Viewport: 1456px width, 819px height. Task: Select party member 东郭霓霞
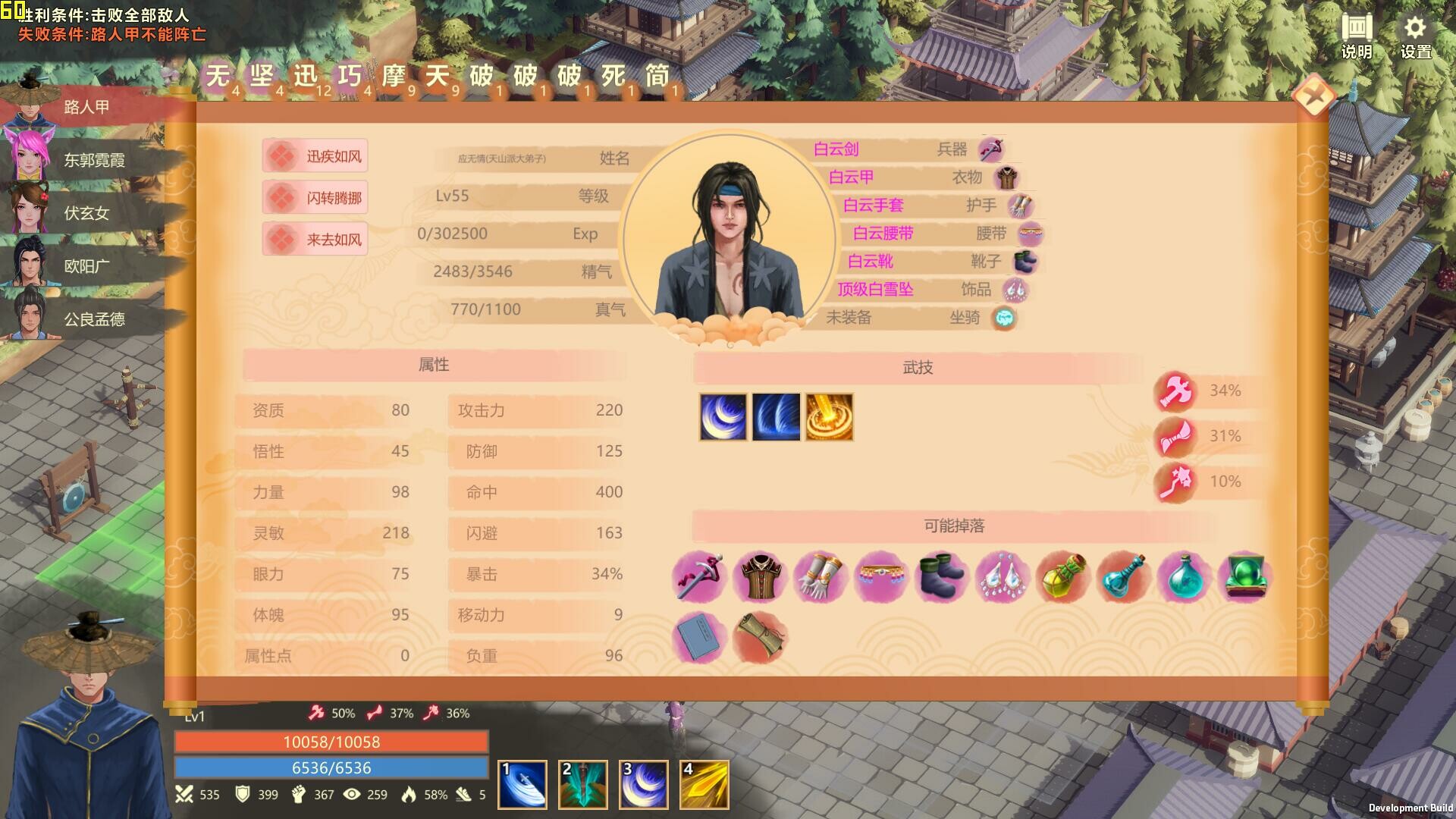pyautogui.click(x=93, y=160)
